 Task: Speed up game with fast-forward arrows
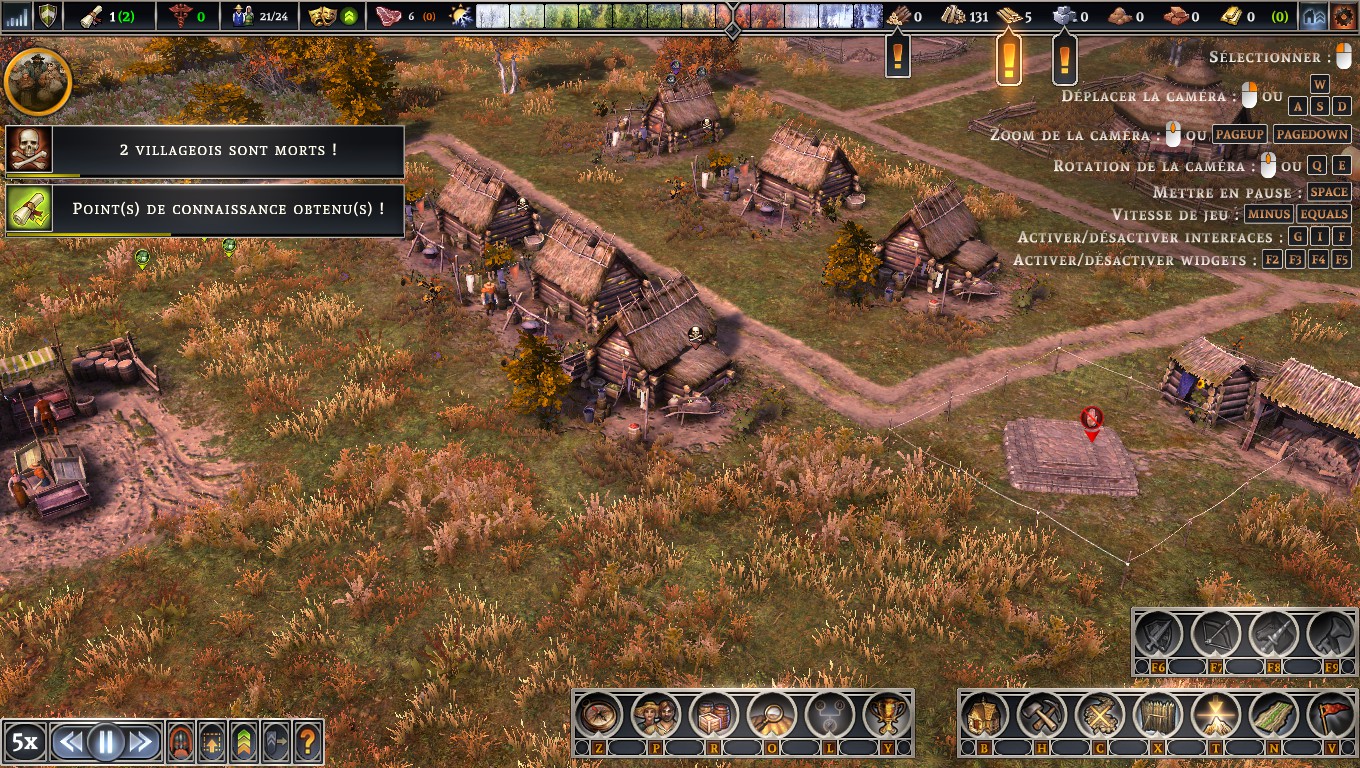pyautogui.click(x=141, y=741)
